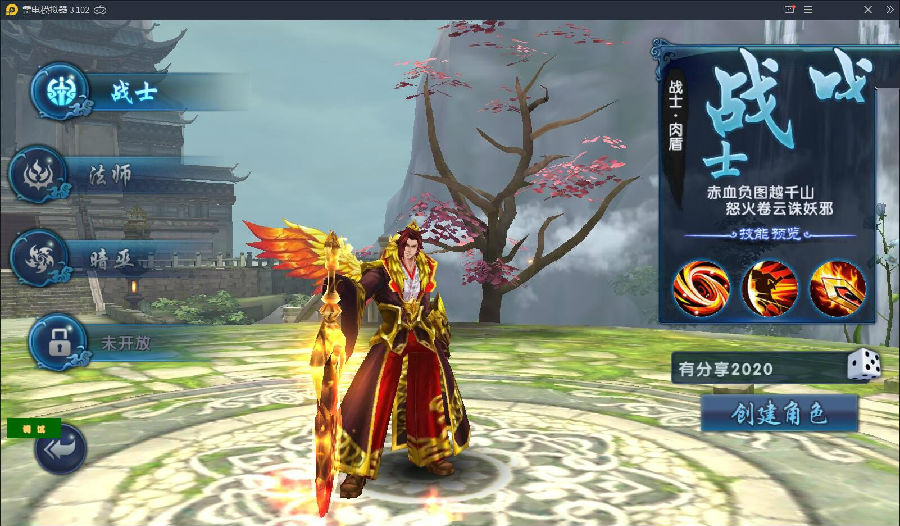Screen dimensions: 900x526
Task: Preview the middle warrior strike skill icon
Action: click(x=769, y=287)
